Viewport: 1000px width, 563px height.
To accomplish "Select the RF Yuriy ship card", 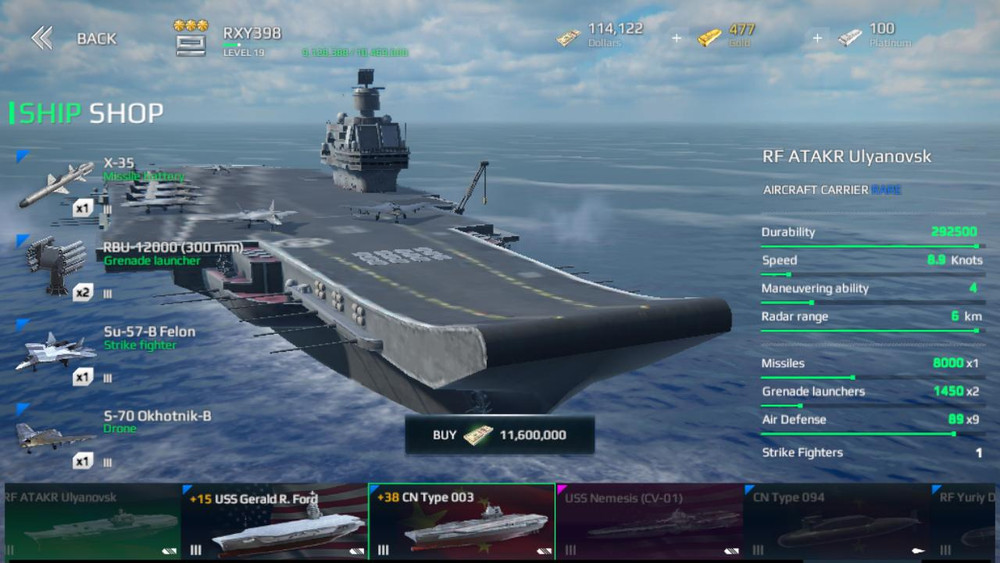I will (966, 522).
